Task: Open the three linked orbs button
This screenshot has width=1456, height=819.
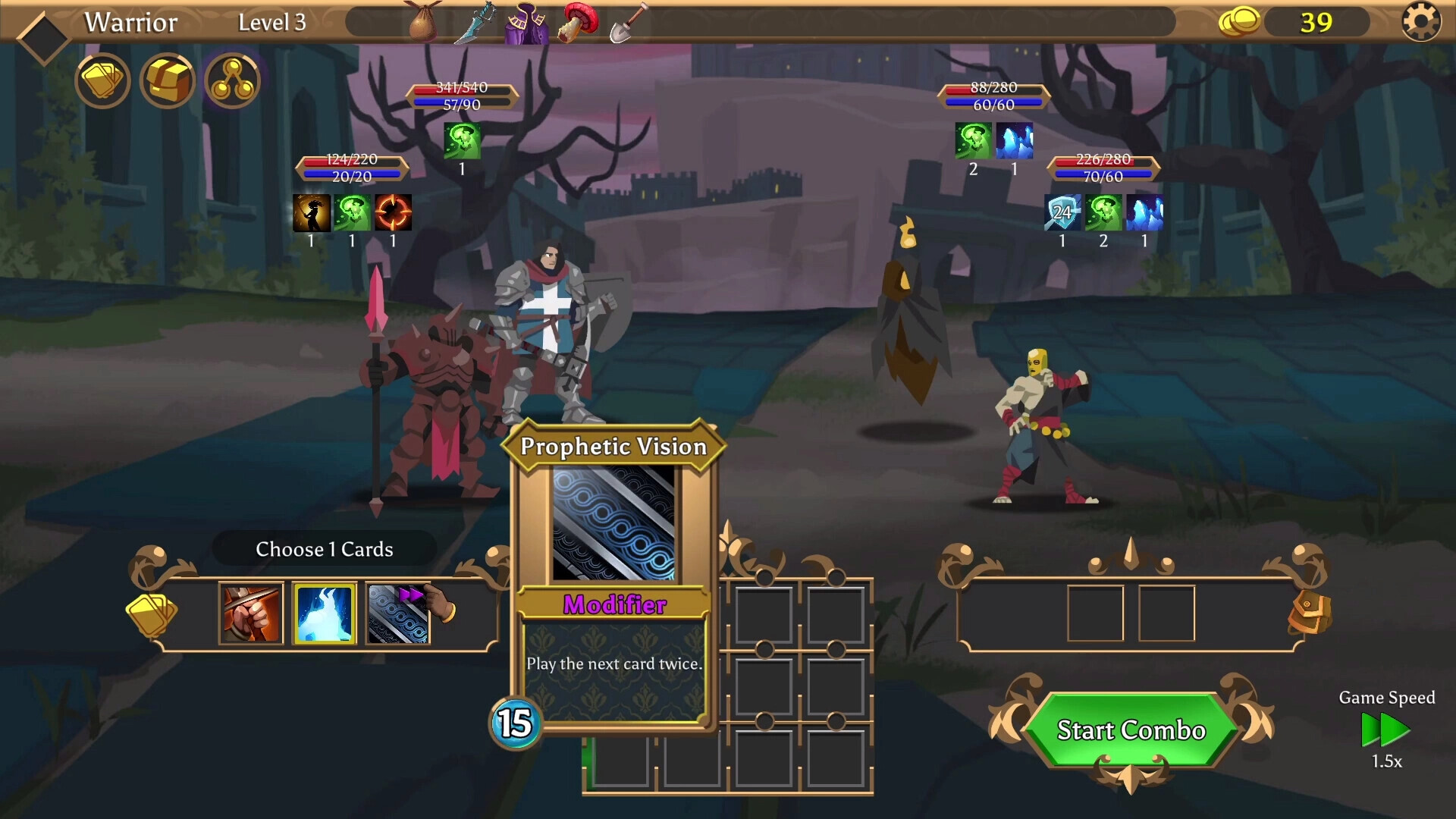Action: [x=233, y=80]
